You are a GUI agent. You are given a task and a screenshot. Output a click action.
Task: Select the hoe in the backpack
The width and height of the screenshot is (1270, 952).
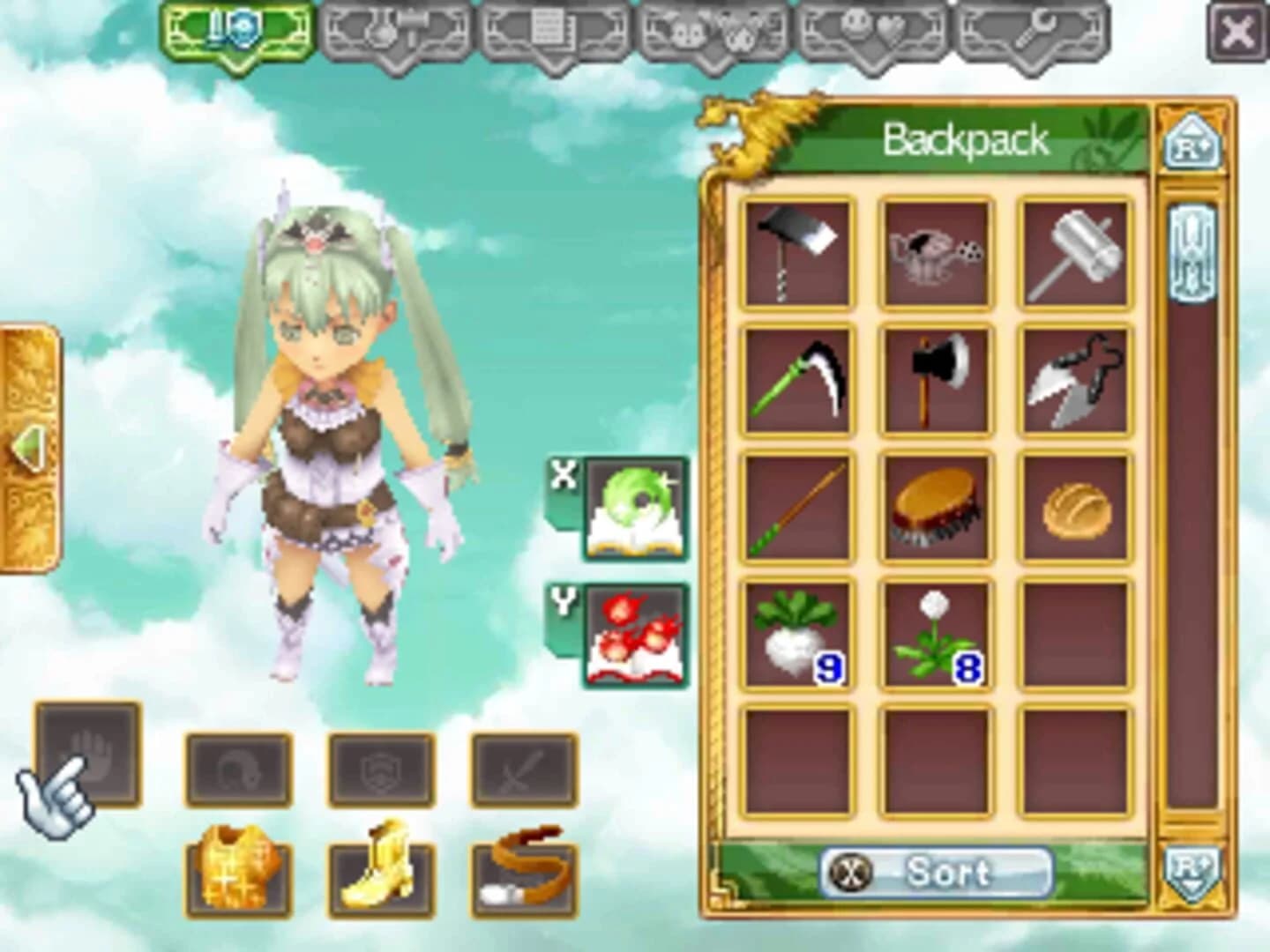point(796,251)
